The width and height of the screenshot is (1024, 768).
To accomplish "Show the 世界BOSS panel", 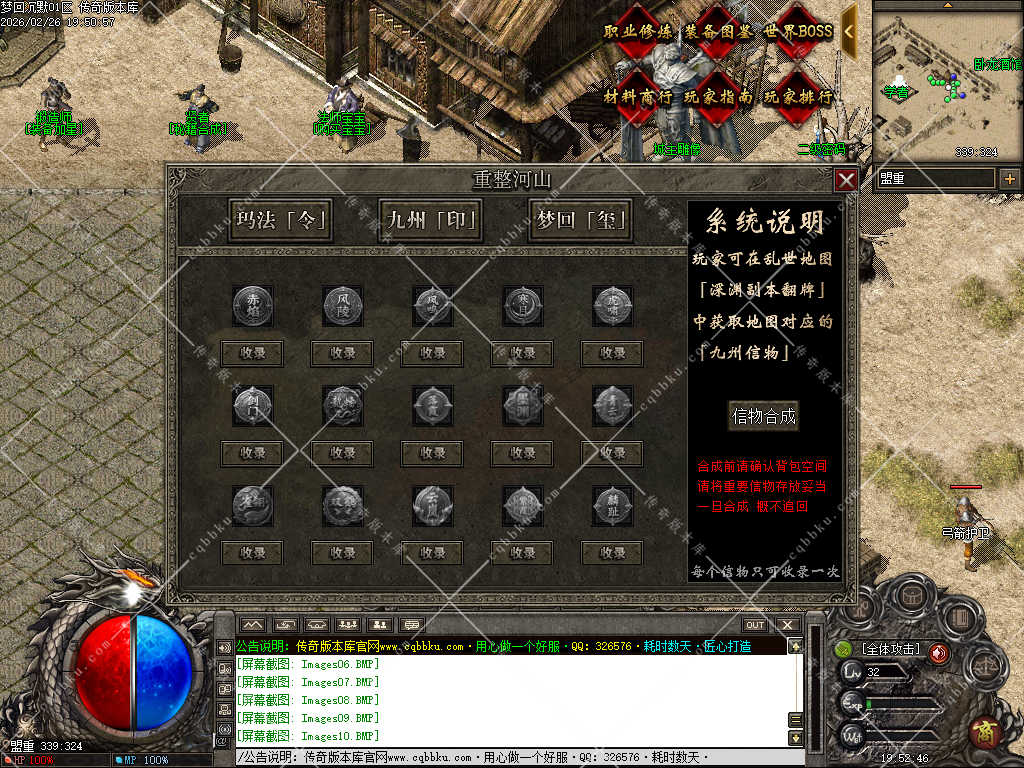I will coord(797,31).
